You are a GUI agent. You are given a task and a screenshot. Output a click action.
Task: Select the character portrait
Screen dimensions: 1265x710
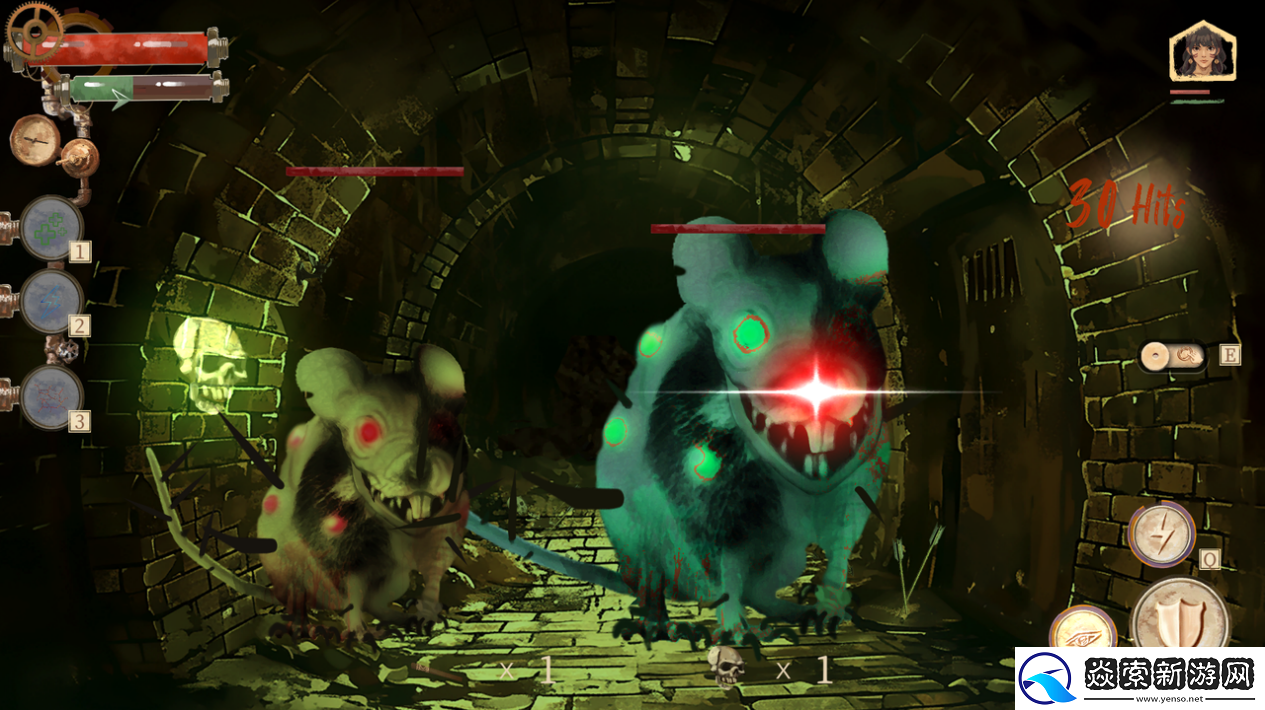click(x=1201, y=52)
